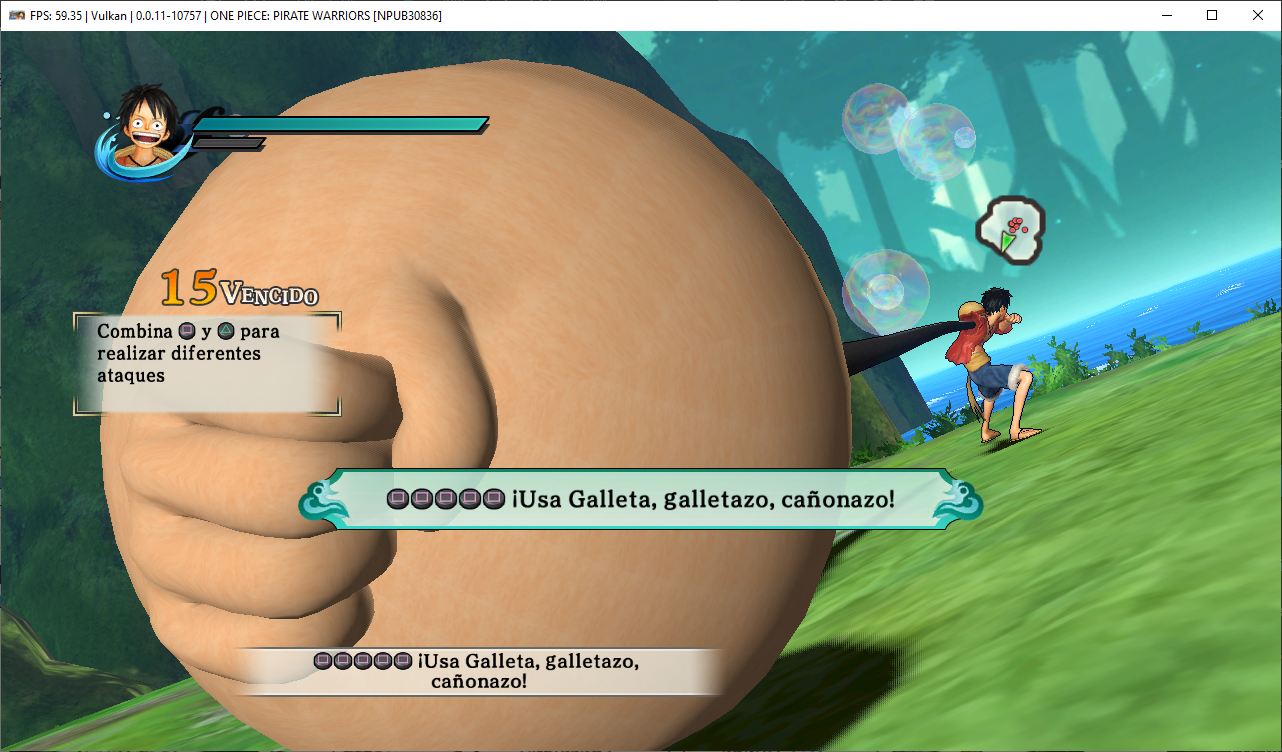
Task: Minimize the emulator window
Action: (x=1166, y=15)
